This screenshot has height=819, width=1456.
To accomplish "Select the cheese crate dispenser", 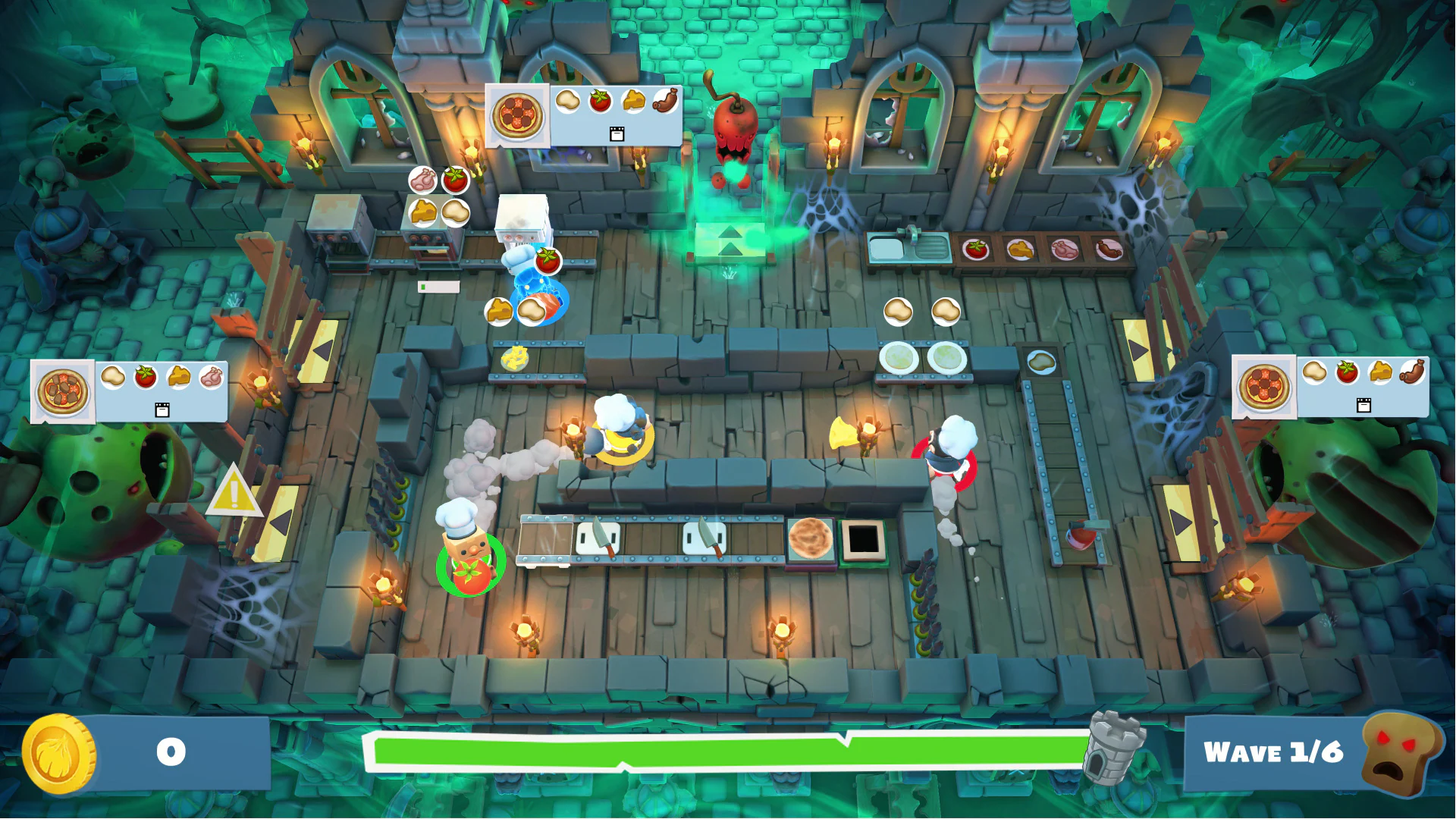I will point(1020,248).
